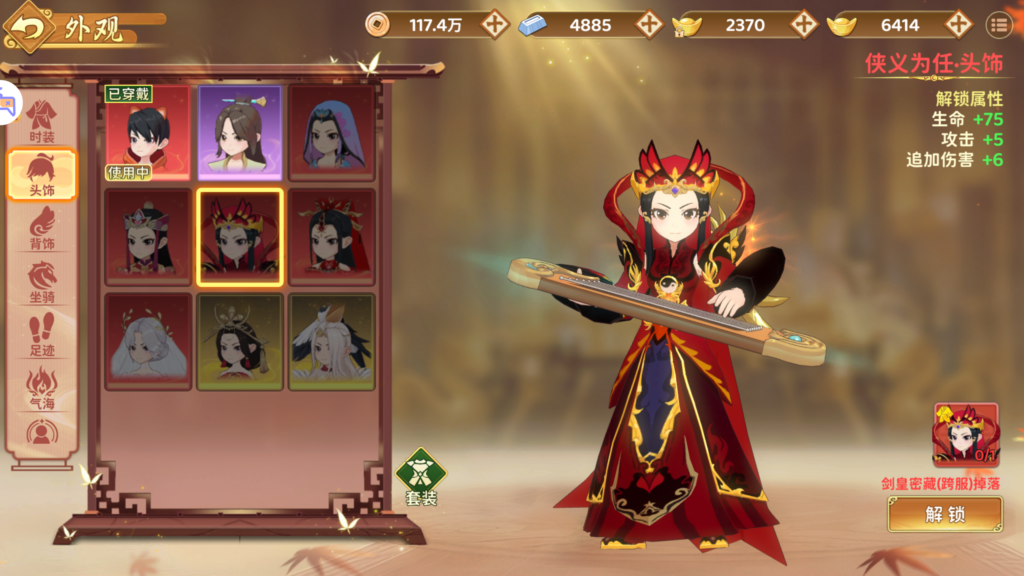Select the 头饰 headwear tab

tap(42, 175)
